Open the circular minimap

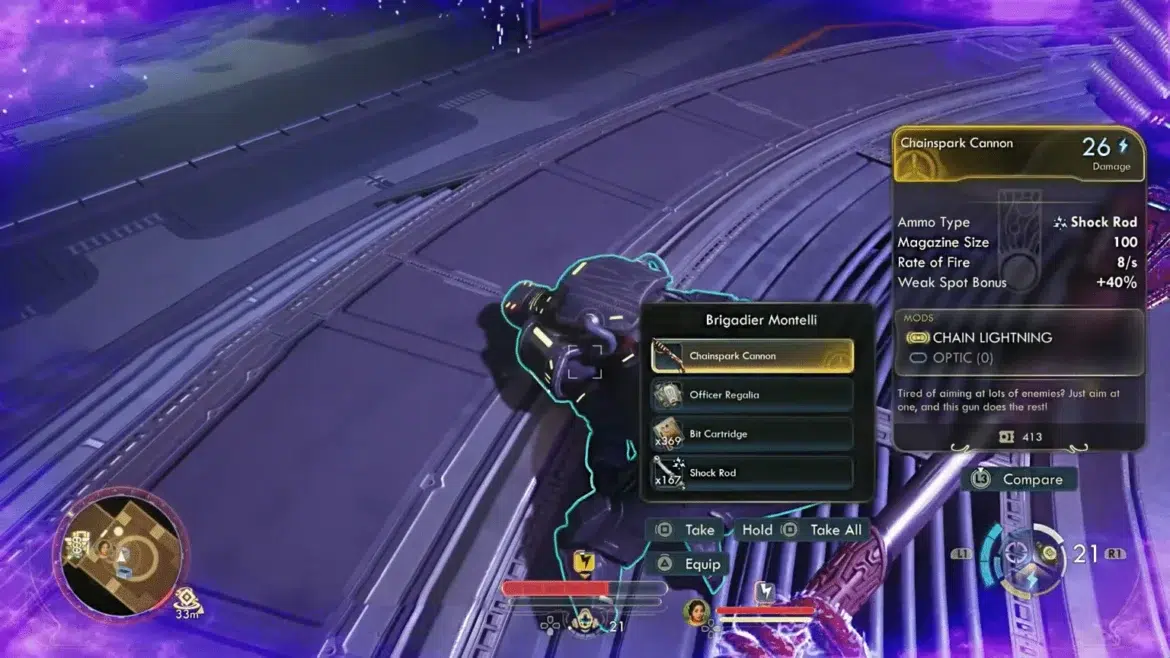point(122,545)
